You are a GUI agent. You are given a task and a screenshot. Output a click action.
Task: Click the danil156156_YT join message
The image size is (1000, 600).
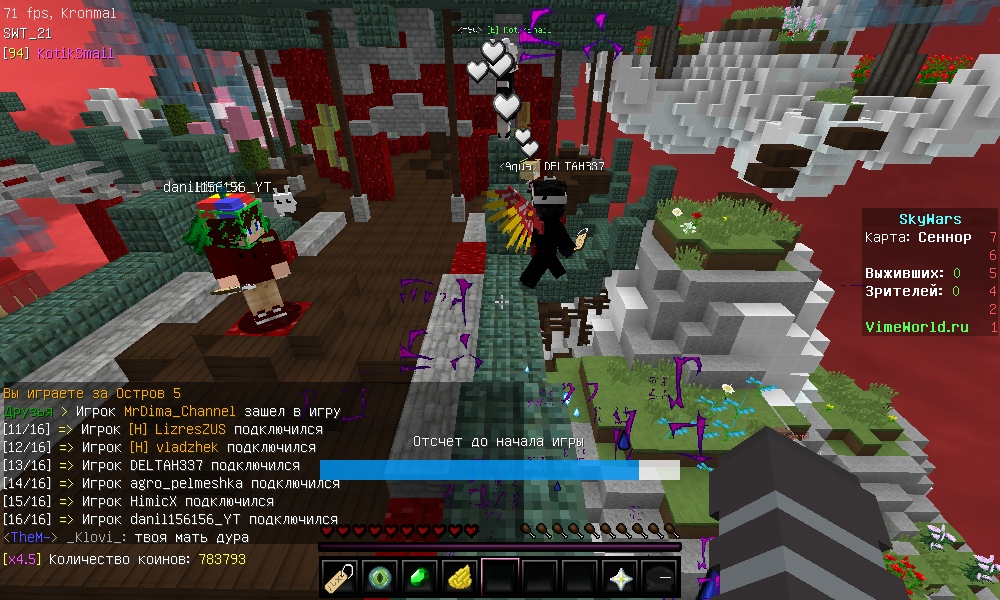tap(170, 519)
